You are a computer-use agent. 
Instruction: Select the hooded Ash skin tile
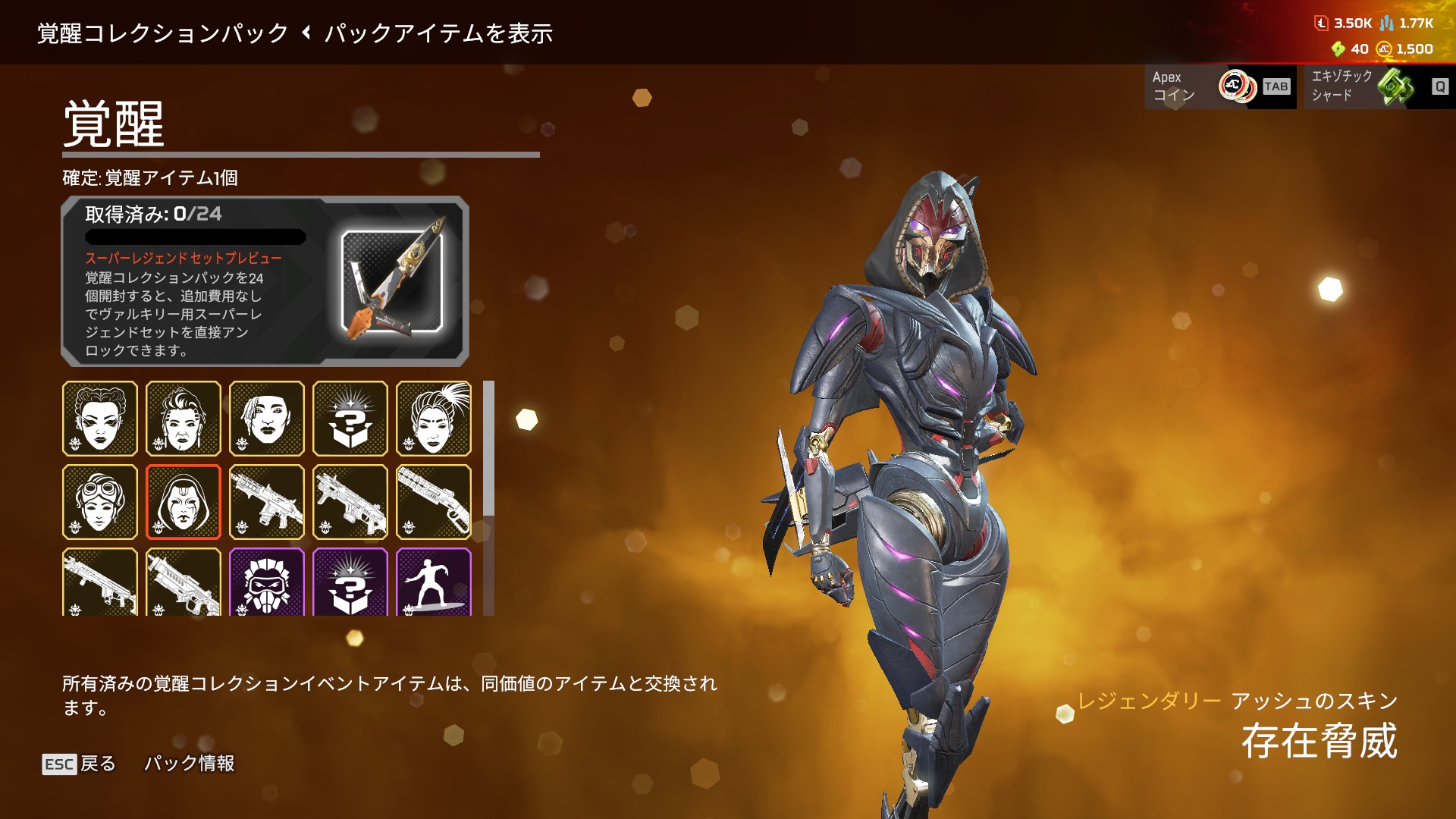pos(184,502)
